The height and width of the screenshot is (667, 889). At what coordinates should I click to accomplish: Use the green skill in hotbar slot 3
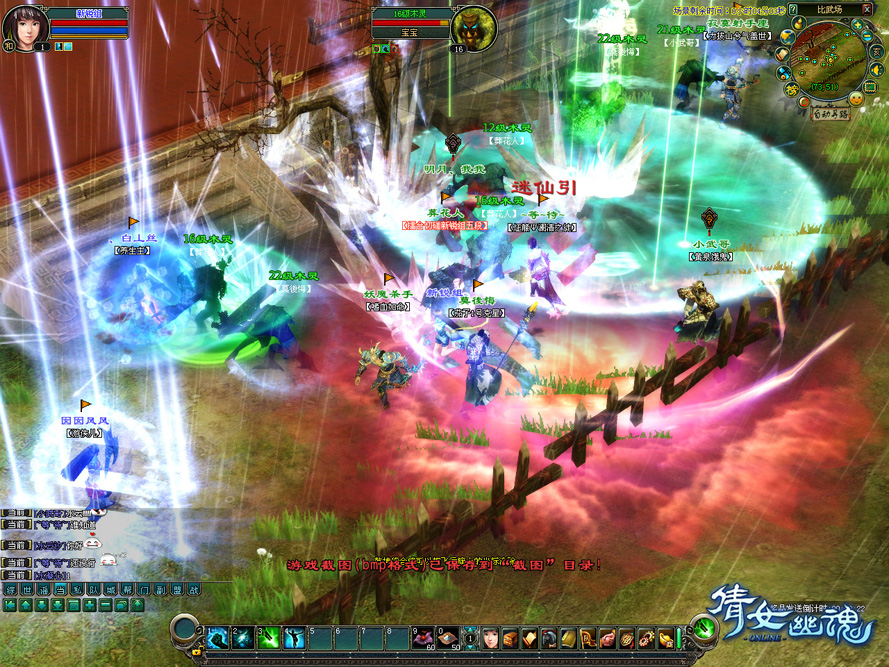coord(267,636)
